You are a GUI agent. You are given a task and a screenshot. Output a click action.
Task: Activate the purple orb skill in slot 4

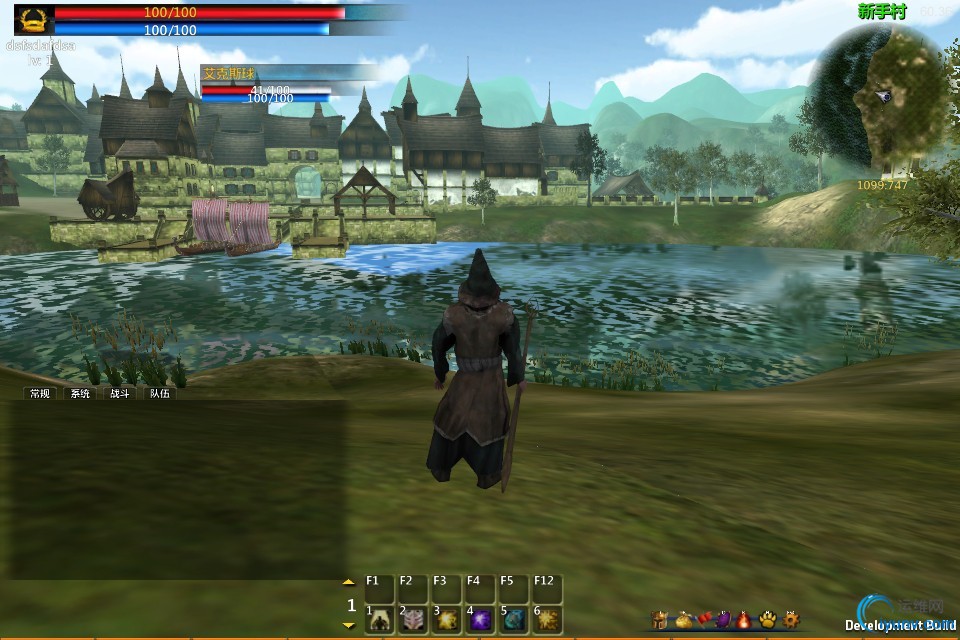(480, 620)
